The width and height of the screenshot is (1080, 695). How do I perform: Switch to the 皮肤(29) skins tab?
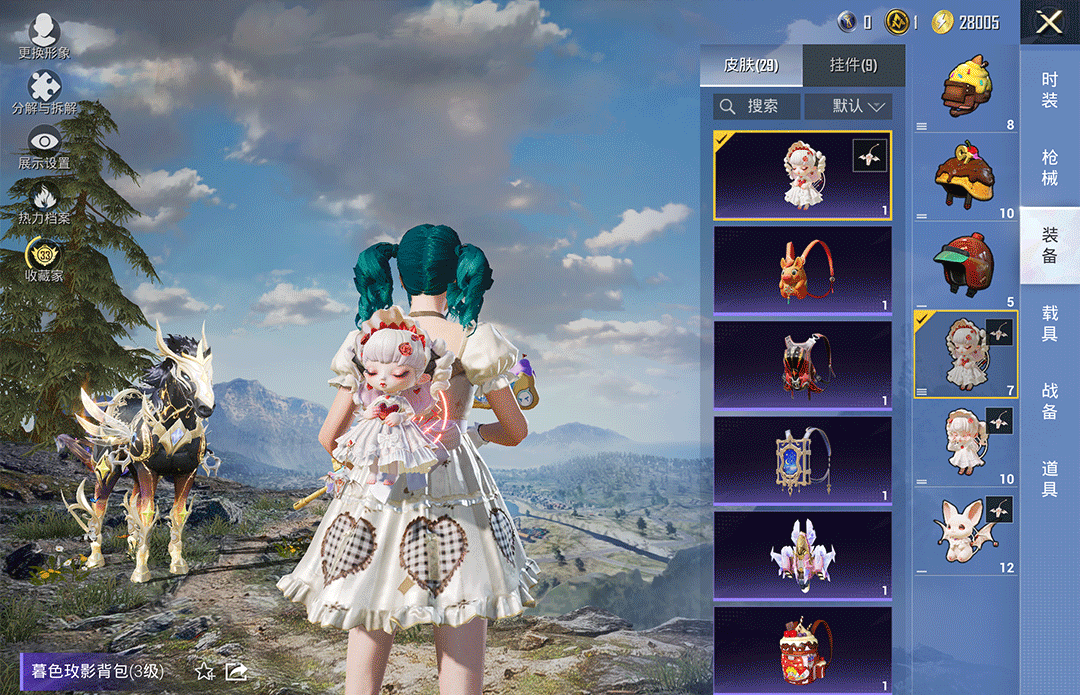[x=751, y=66]
